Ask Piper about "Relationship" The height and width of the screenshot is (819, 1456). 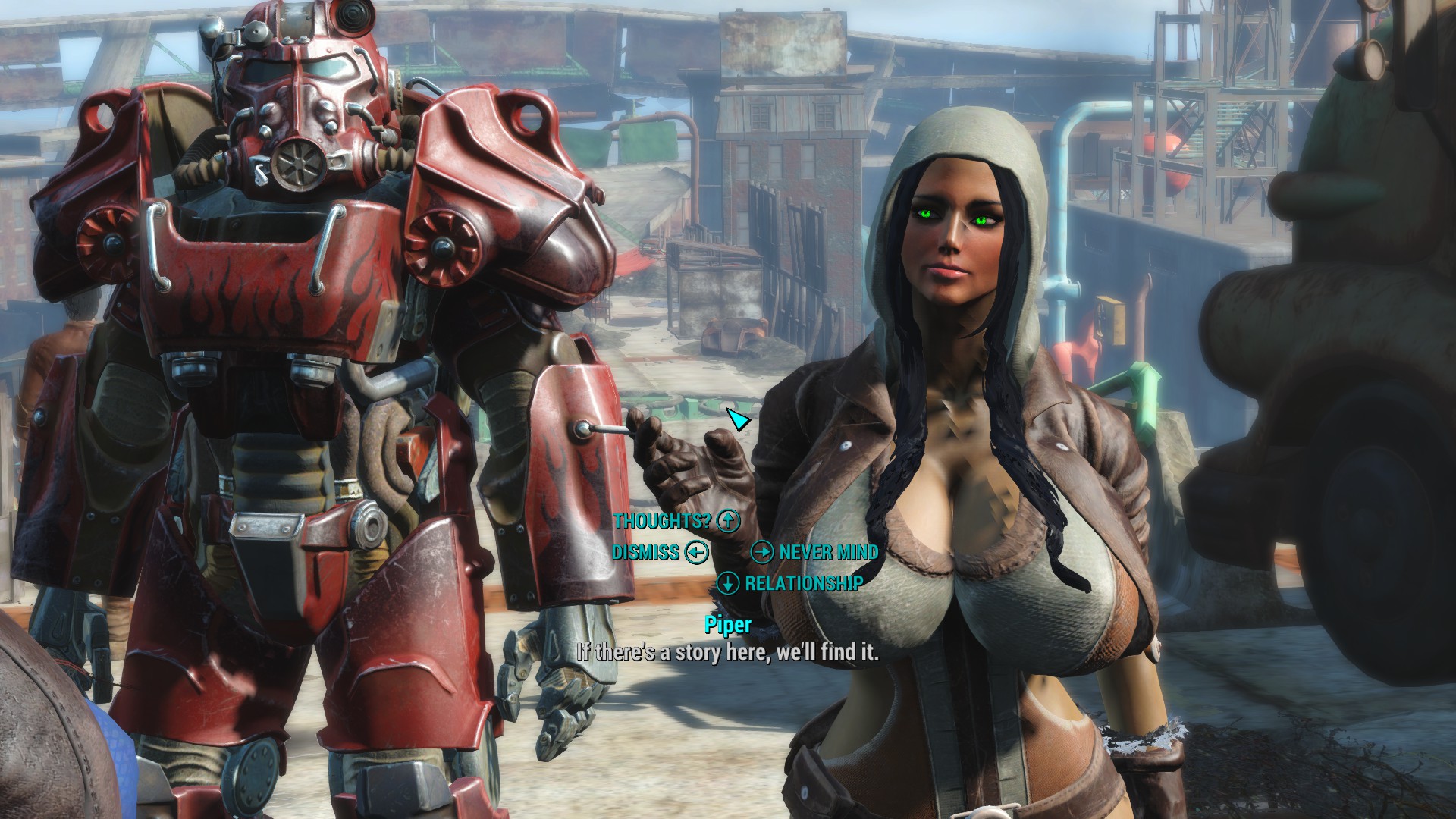803,583
